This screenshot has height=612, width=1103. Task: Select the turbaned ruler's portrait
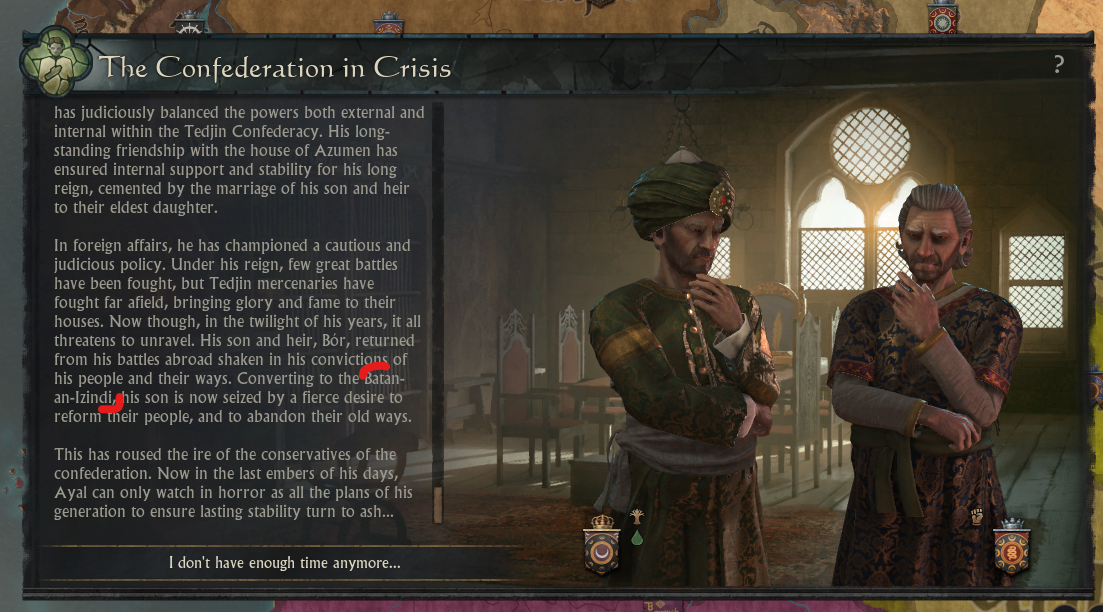point(690,340)
